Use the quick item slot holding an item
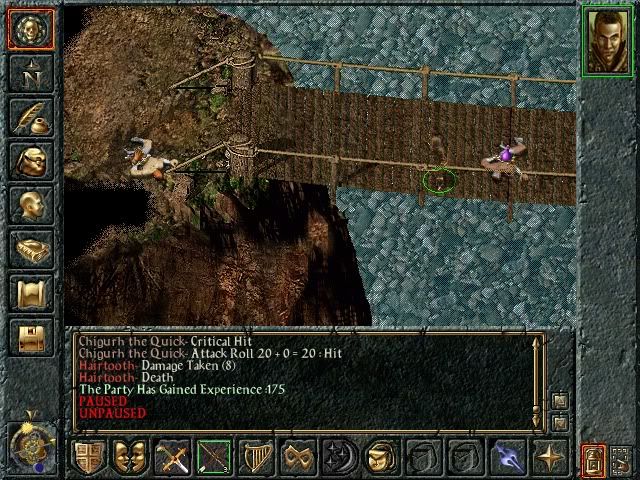Image resolution: width=640 pixels, height=480 pixels. pos(380,457)
